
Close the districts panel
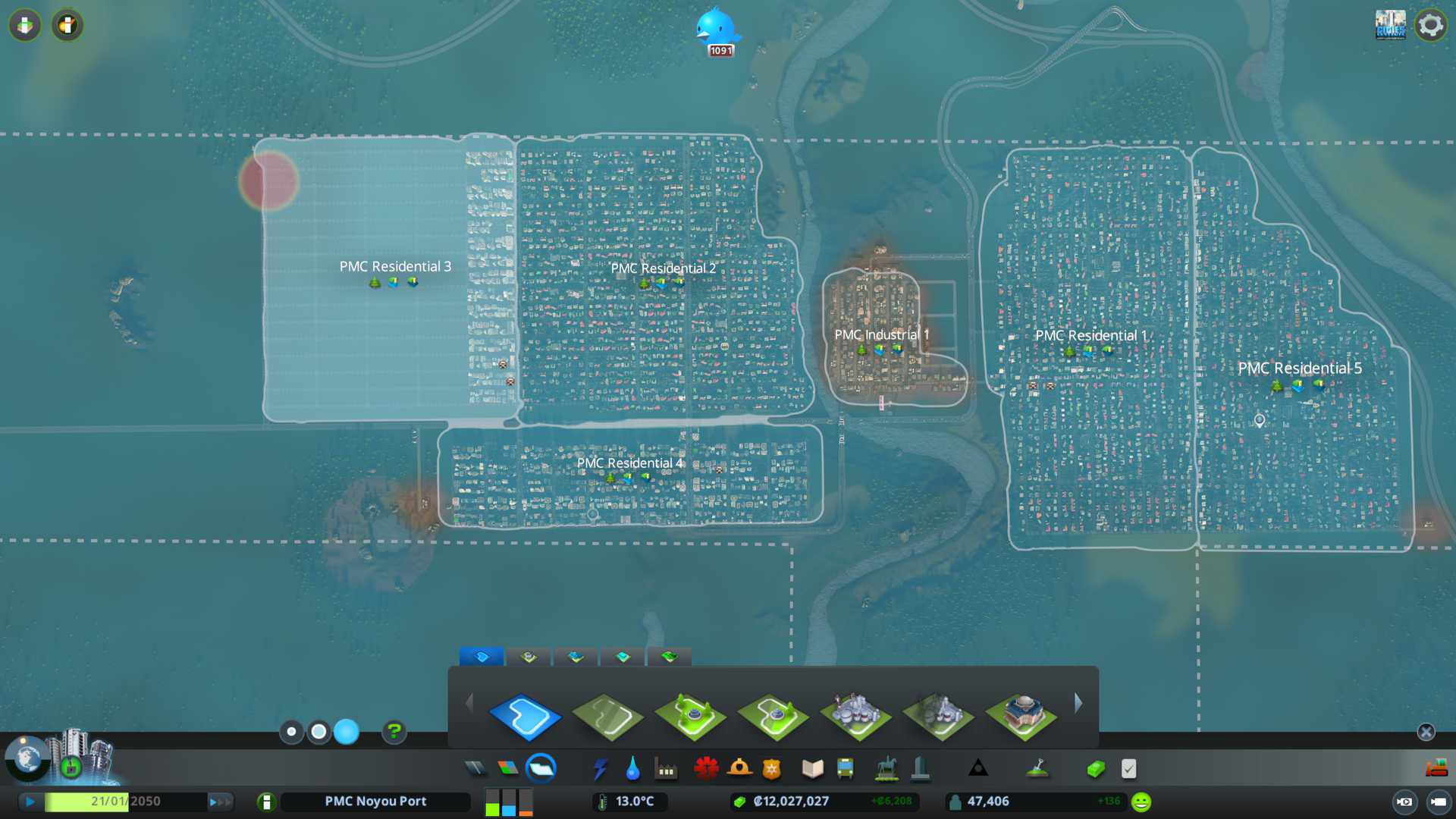[1426, 732]
